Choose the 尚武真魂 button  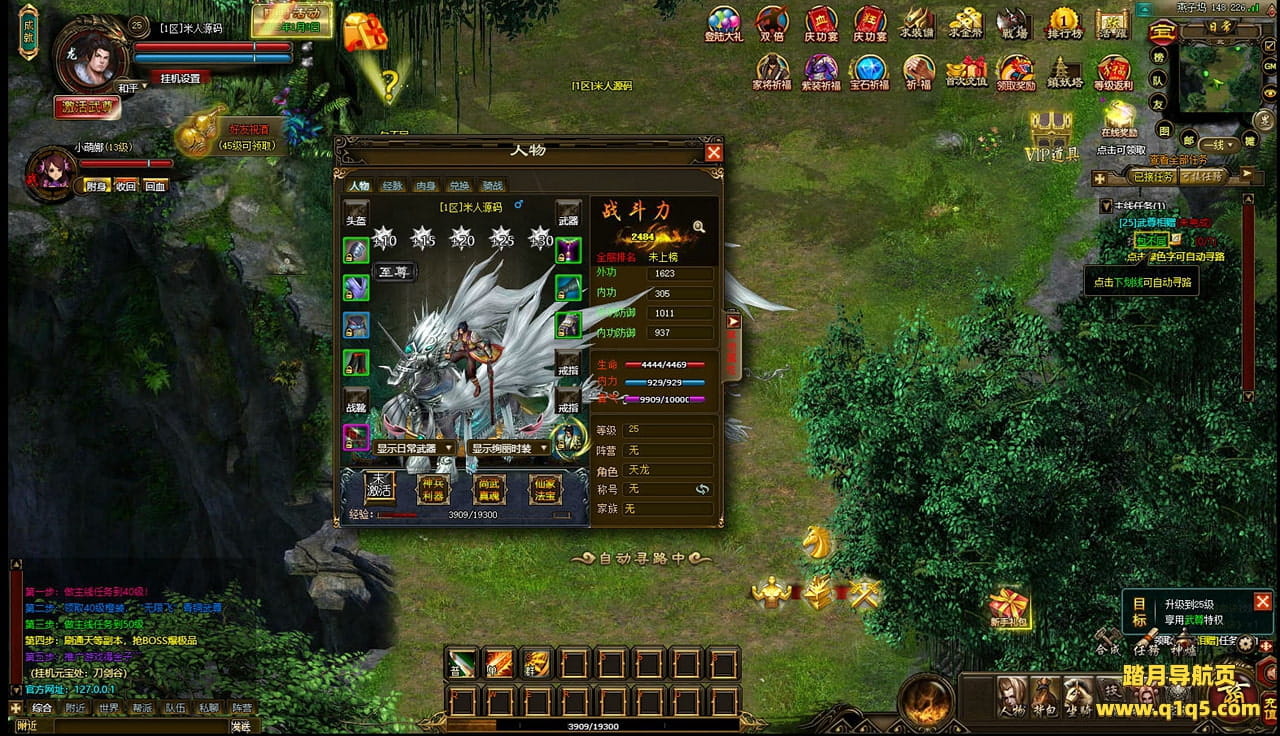(489, 489)
